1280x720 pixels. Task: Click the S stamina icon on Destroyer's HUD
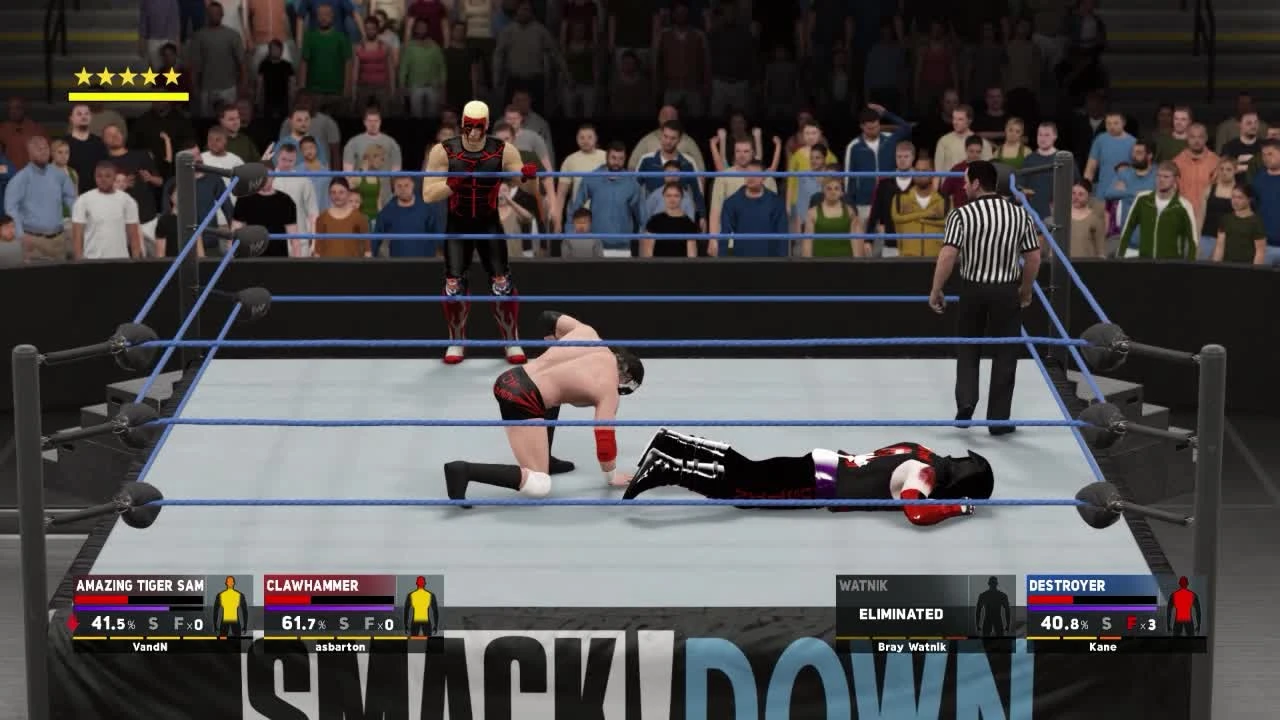point(1105,621)
